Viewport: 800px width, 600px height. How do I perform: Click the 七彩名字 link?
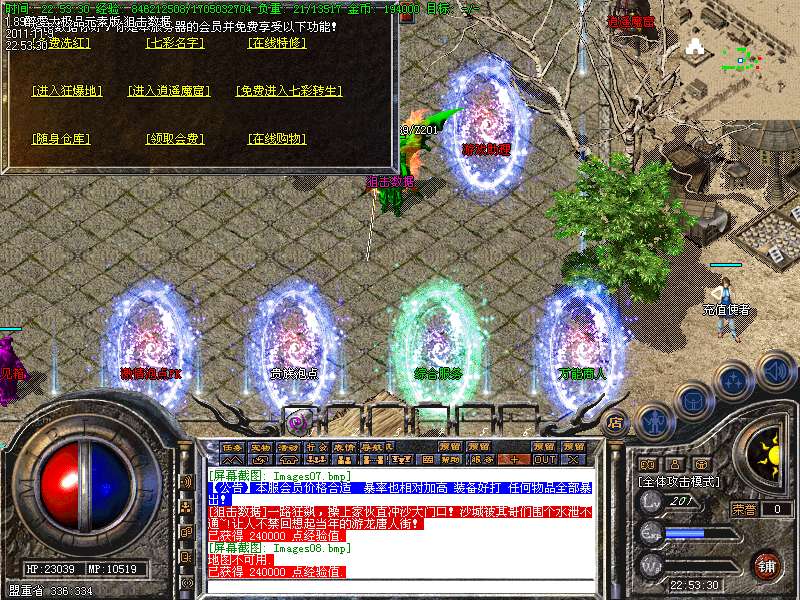click(x=174, y=43)
